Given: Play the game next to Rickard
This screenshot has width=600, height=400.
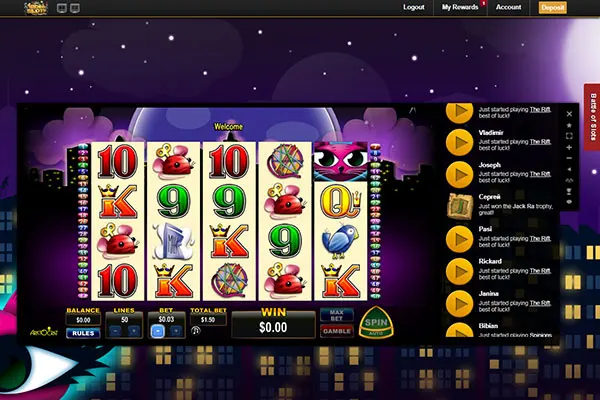Looking at the screenshot, I should (459, 271).
